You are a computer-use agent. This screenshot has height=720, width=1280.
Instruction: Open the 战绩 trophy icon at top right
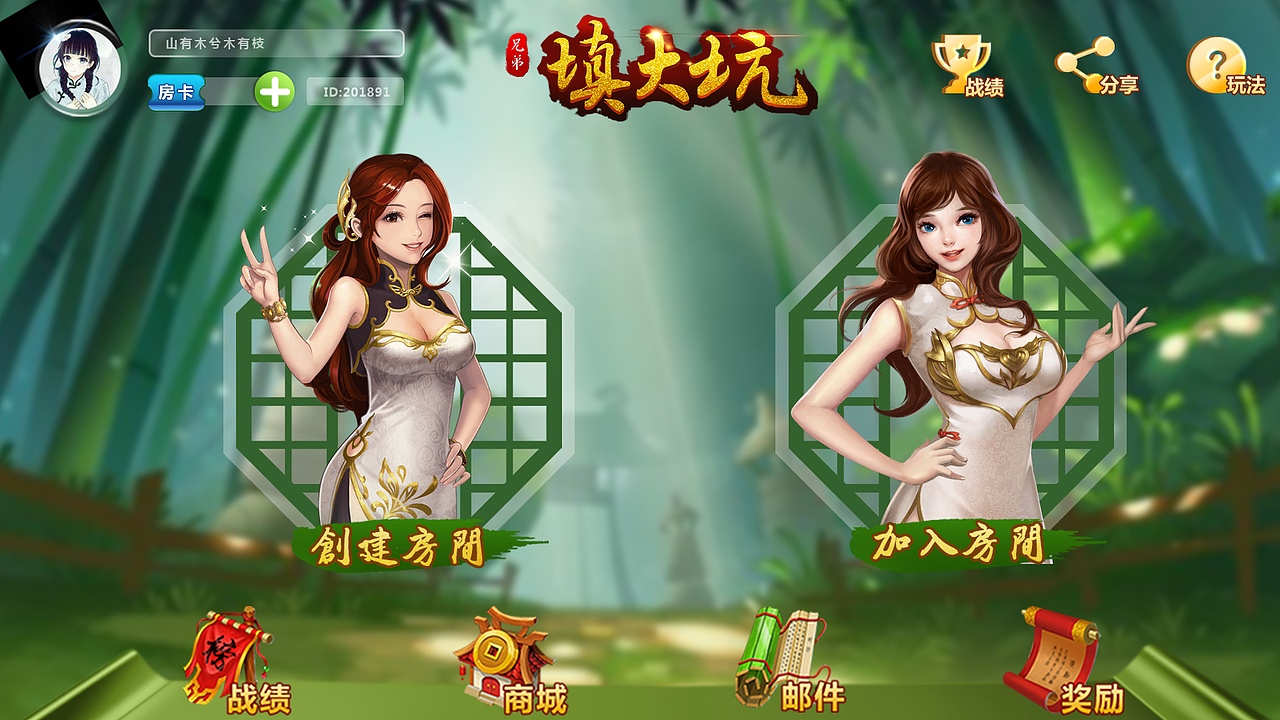960,62
